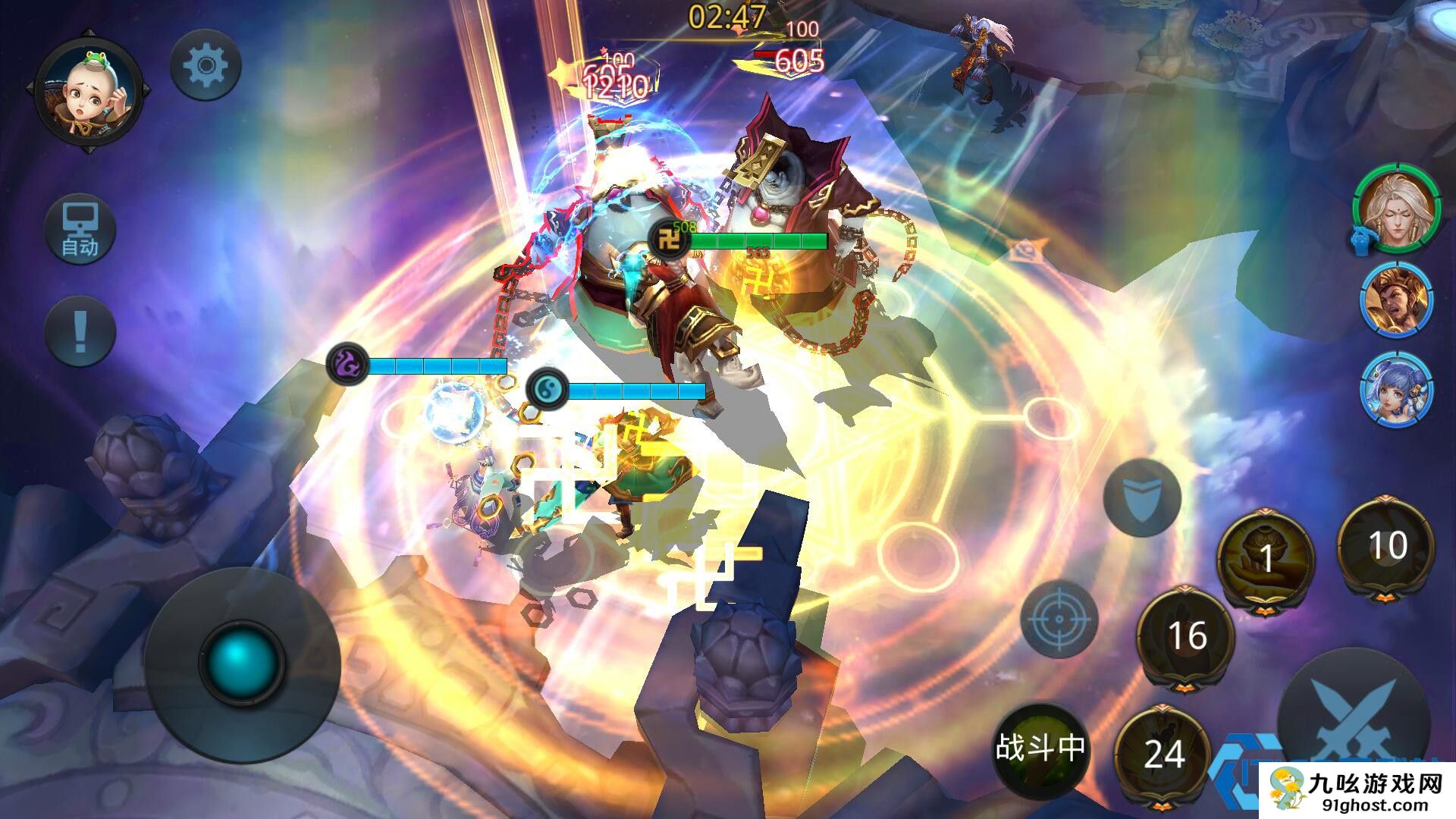This screenshot has width=1456, height=819.
Task: Open the 九吆游戏网 watermark link
Action: coord(1357,790)
